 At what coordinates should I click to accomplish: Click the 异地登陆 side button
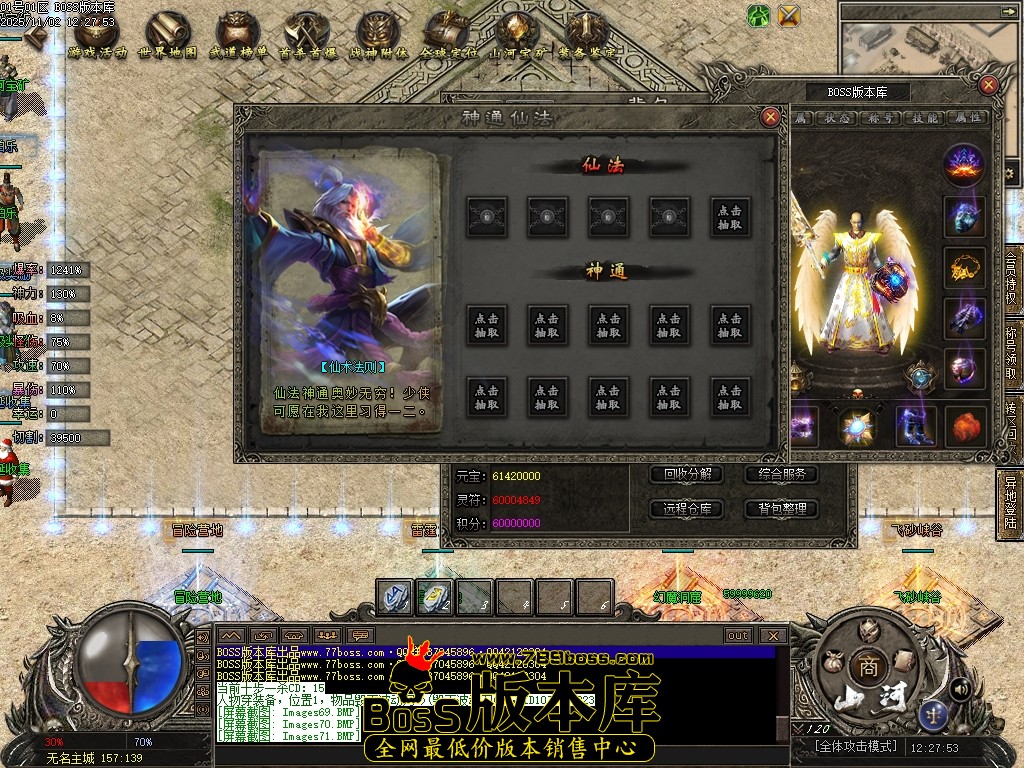pyautogui.click(x=1011, y=502)
